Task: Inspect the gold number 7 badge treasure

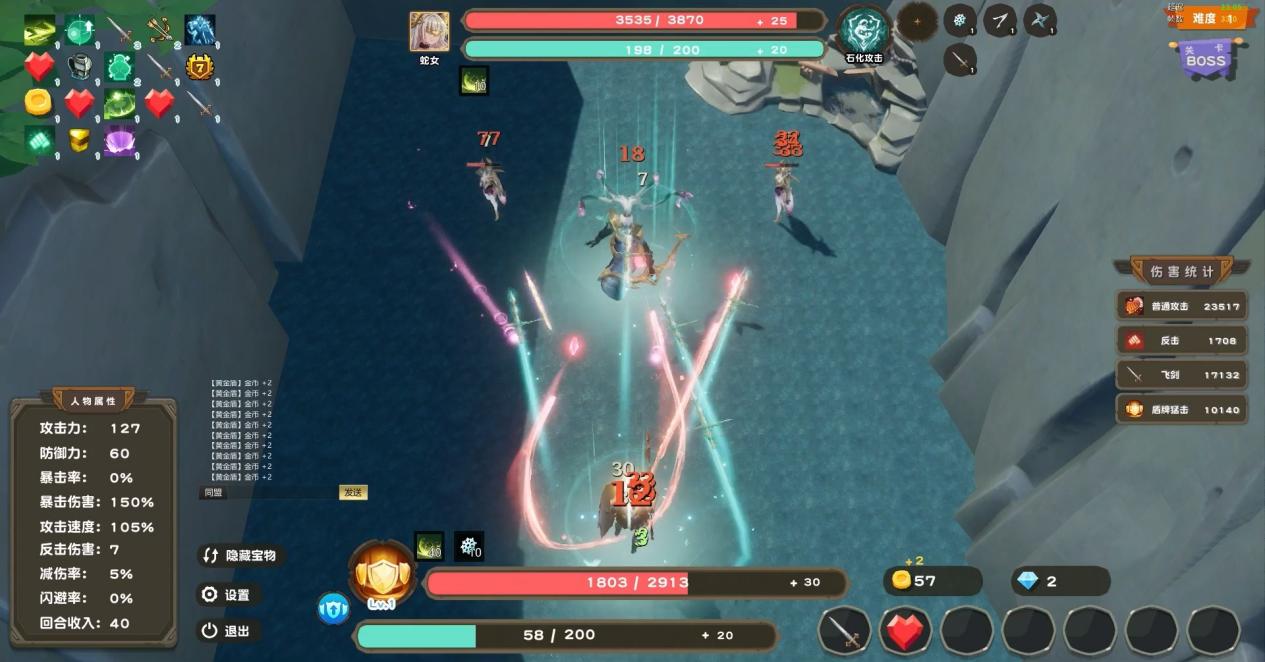Action: tap(199, 67)
